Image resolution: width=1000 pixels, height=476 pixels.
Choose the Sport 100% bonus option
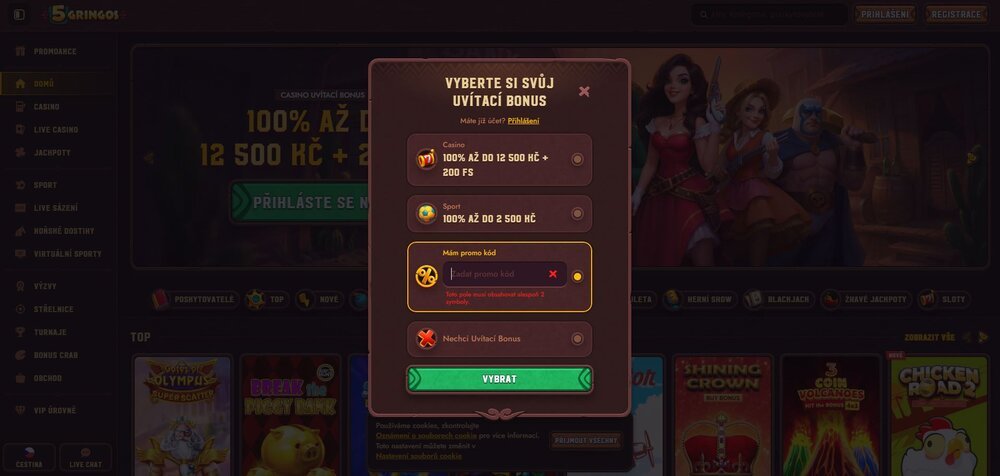577,213
